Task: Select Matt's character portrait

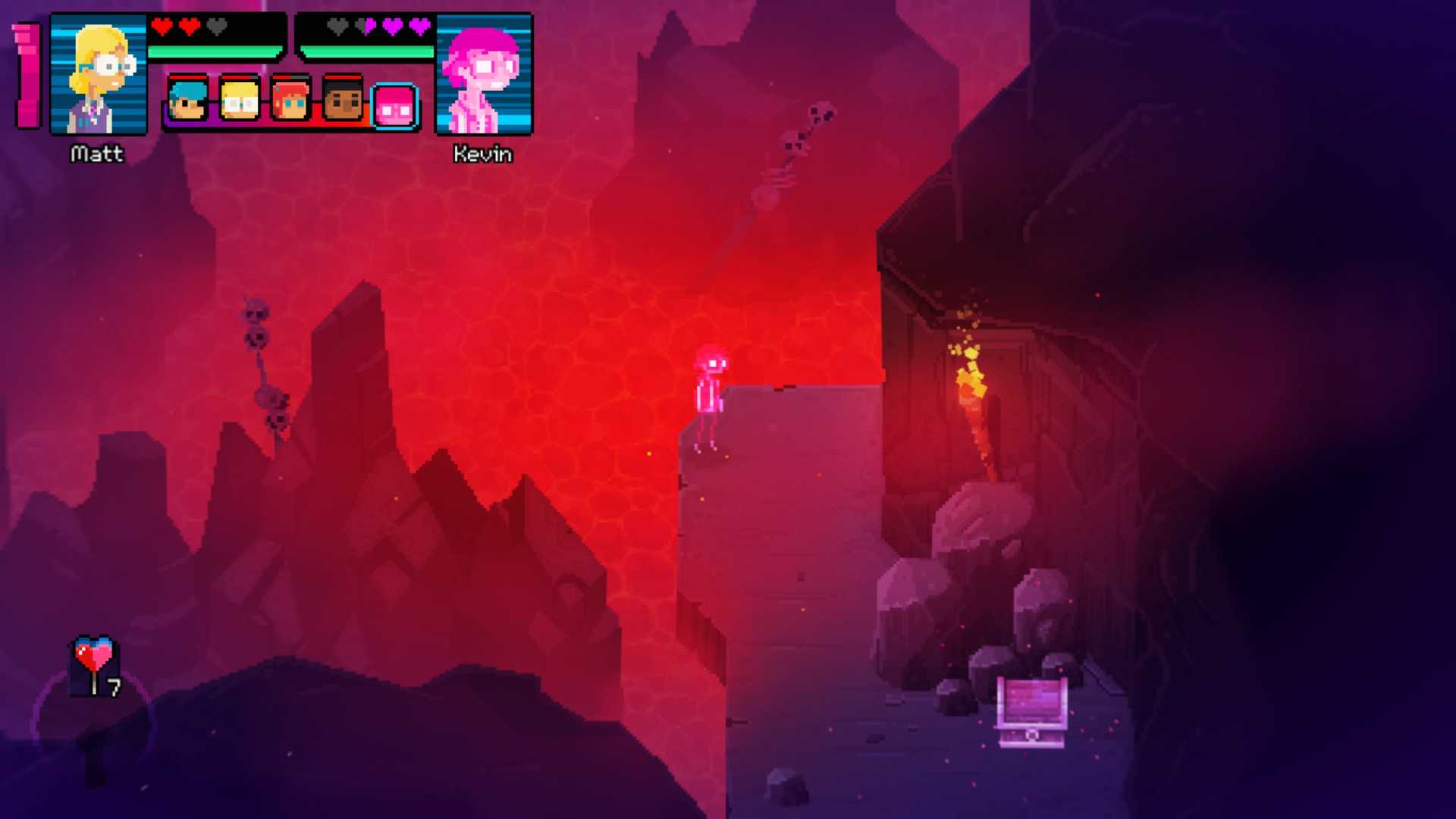Action: (x=99, y=74)
